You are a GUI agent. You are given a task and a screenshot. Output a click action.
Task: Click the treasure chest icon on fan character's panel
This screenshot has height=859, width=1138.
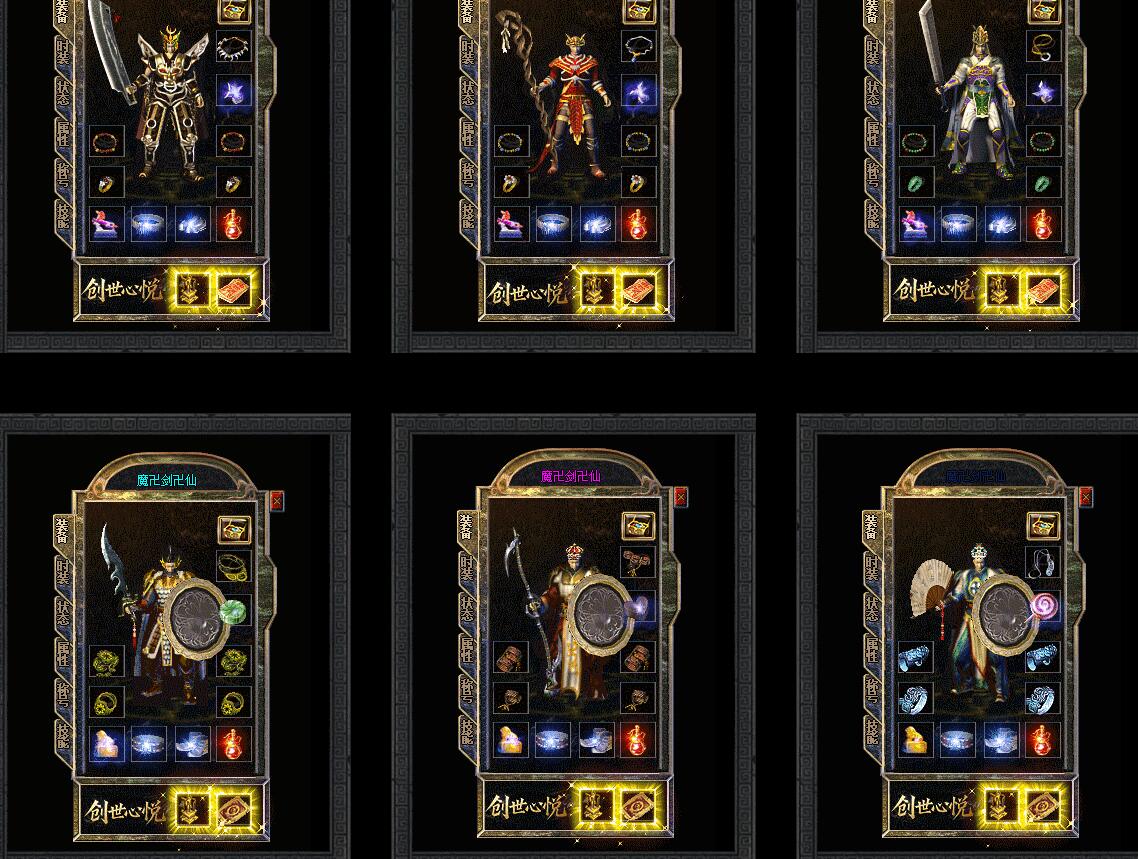pyautogui.click(x=1043, y=526)
